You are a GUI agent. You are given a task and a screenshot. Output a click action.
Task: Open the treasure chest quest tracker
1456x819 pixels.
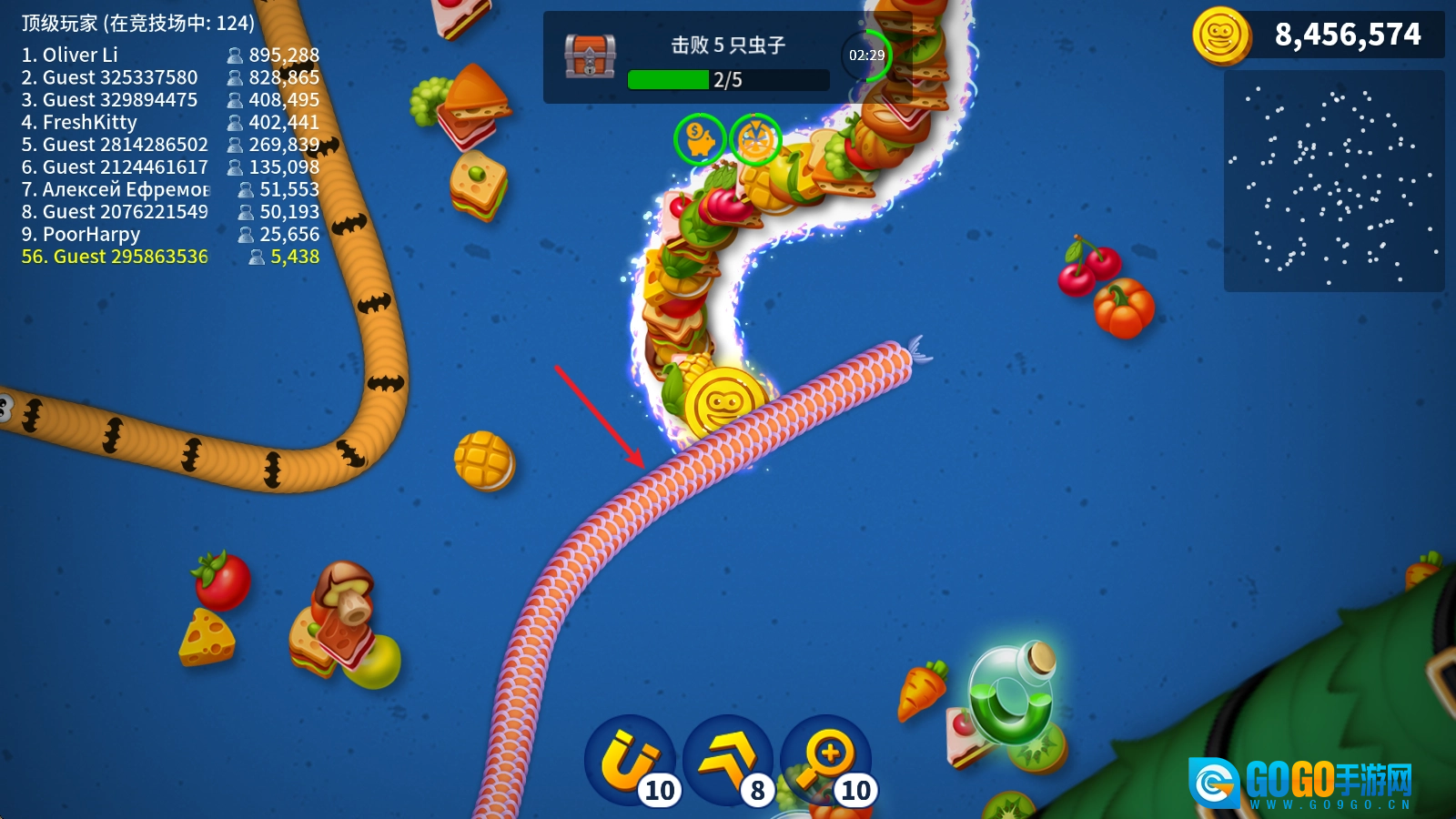point(590,56)
